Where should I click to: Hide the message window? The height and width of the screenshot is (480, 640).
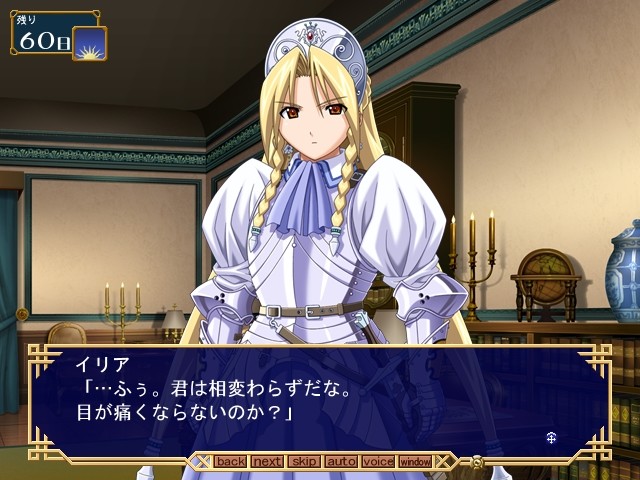pos(415,462)
